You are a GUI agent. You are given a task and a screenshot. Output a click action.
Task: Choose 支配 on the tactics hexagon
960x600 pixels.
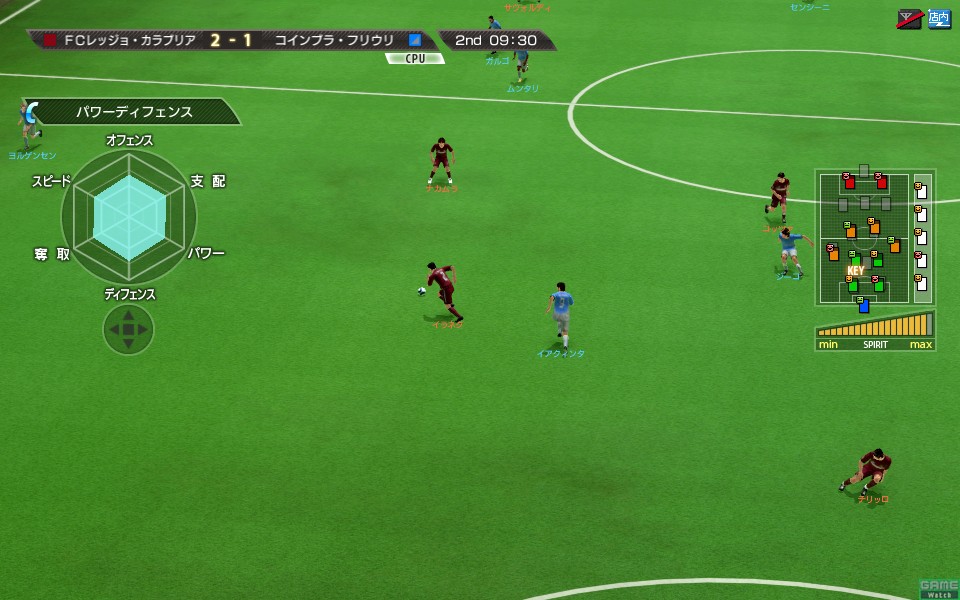point(208,181)
